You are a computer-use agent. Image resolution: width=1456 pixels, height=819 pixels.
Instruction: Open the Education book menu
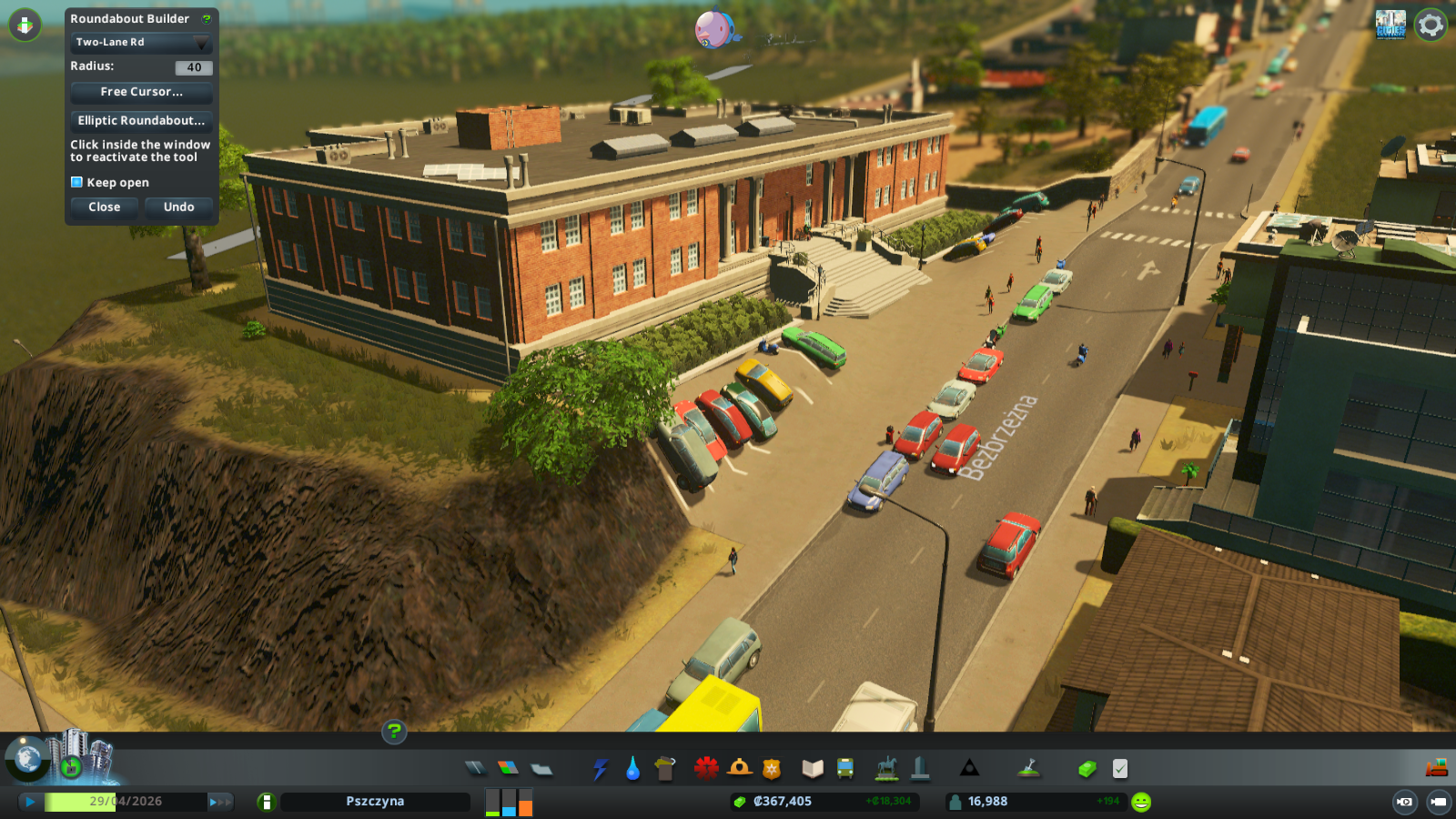click(x=813, y=769)
